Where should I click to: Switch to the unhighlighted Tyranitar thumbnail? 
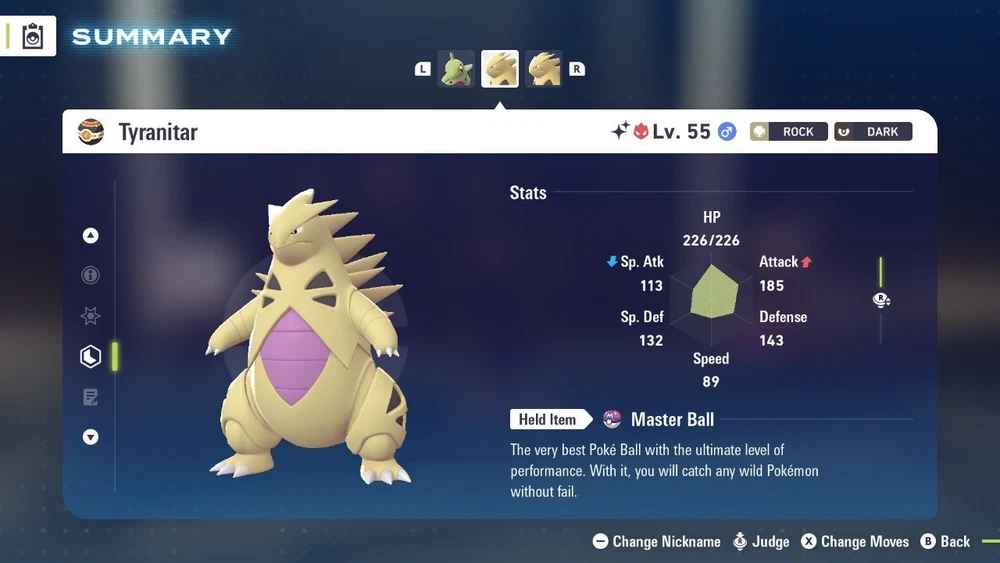544,69
